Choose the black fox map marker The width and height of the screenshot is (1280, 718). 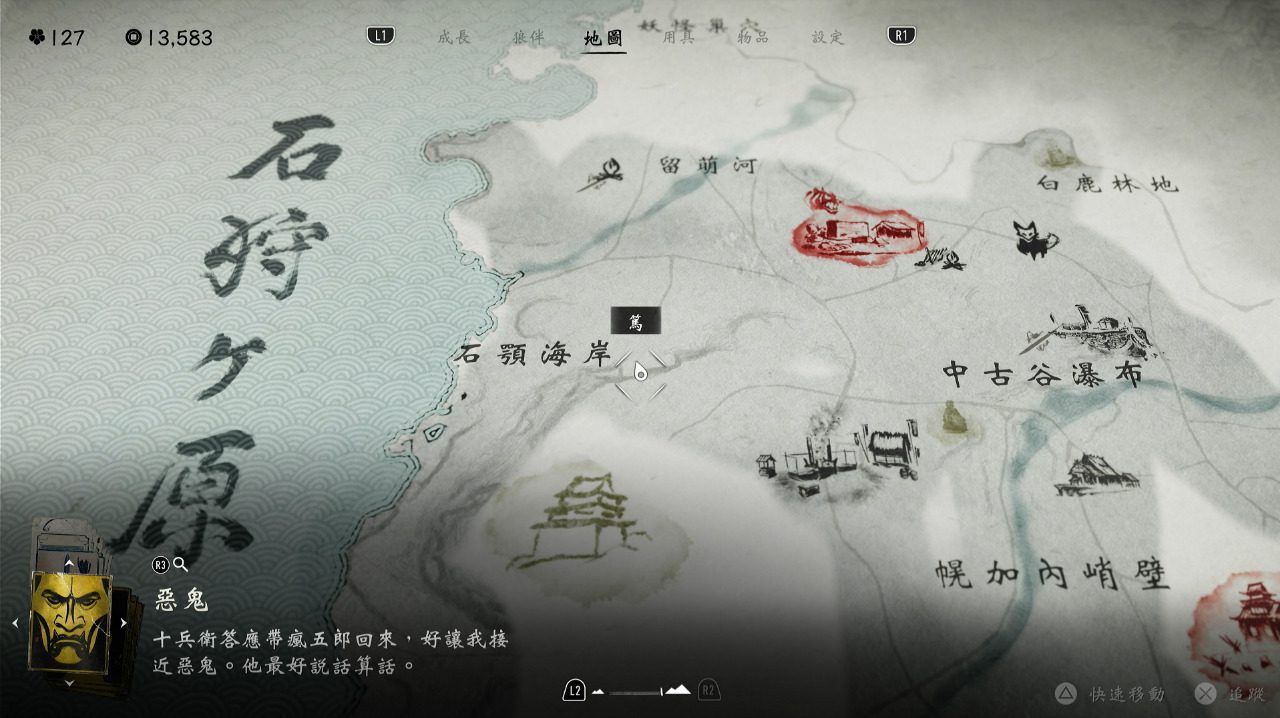(x=1034, y=240)
